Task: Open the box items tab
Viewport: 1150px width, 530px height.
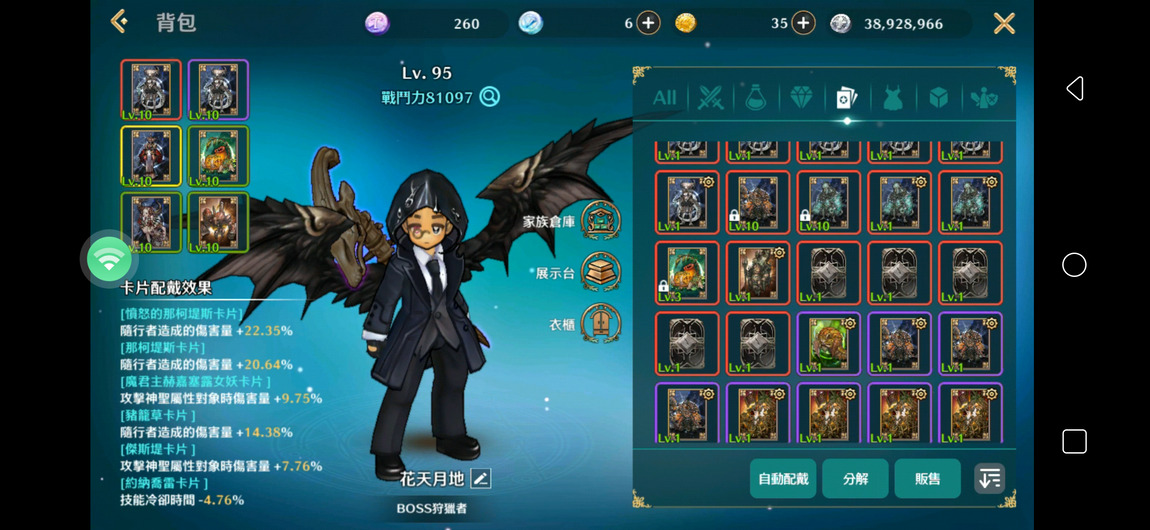Action: point(938,97)
